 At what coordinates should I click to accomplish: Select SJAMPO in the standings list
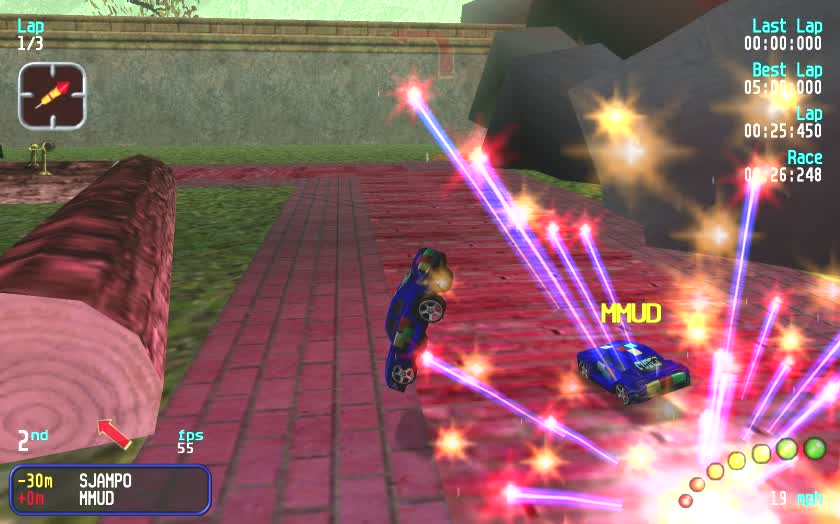pos(105,481)
